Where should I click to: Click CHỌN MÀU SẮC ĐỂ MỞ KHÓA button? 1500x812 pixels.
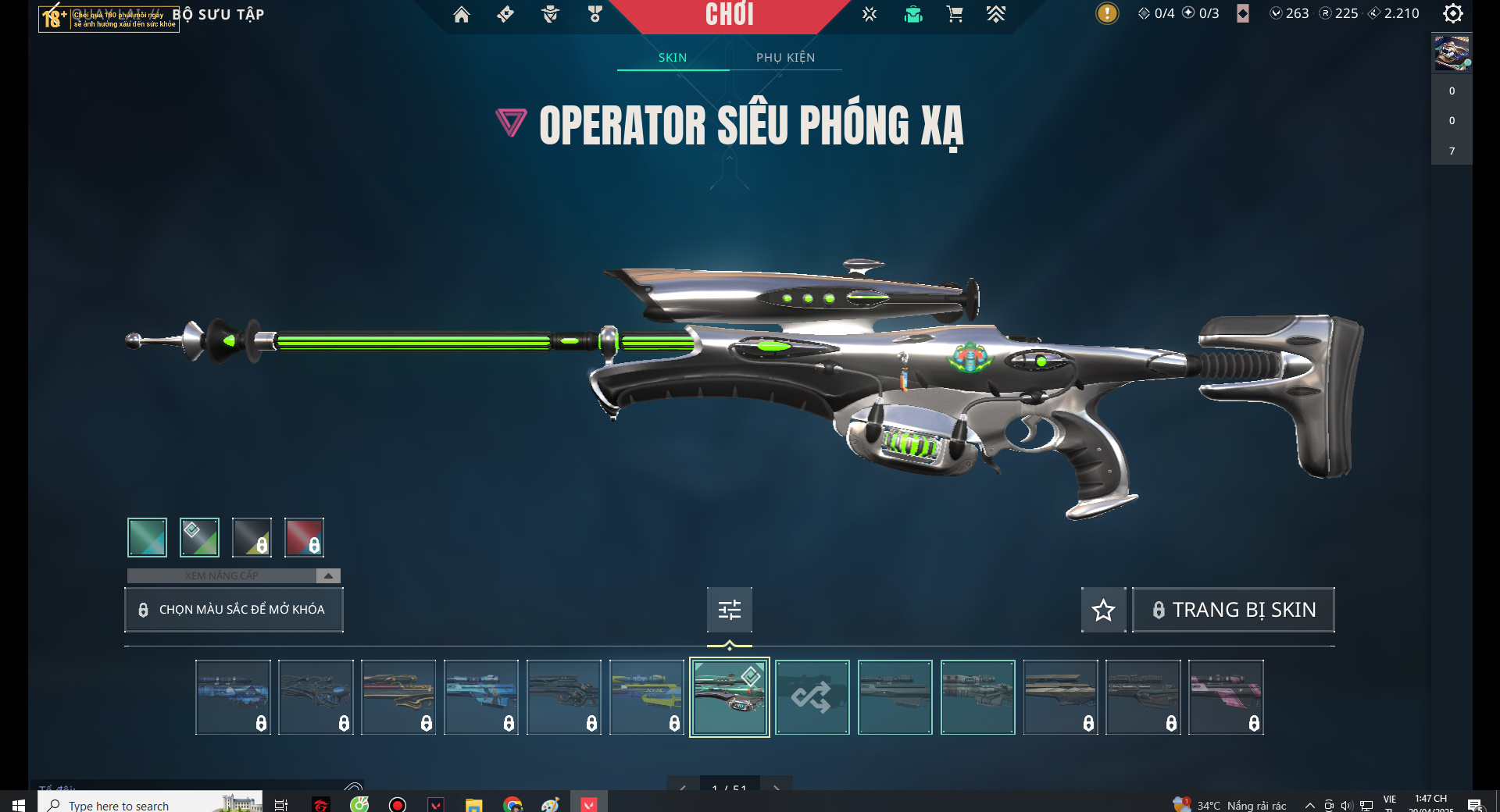(x=234, y=610)
